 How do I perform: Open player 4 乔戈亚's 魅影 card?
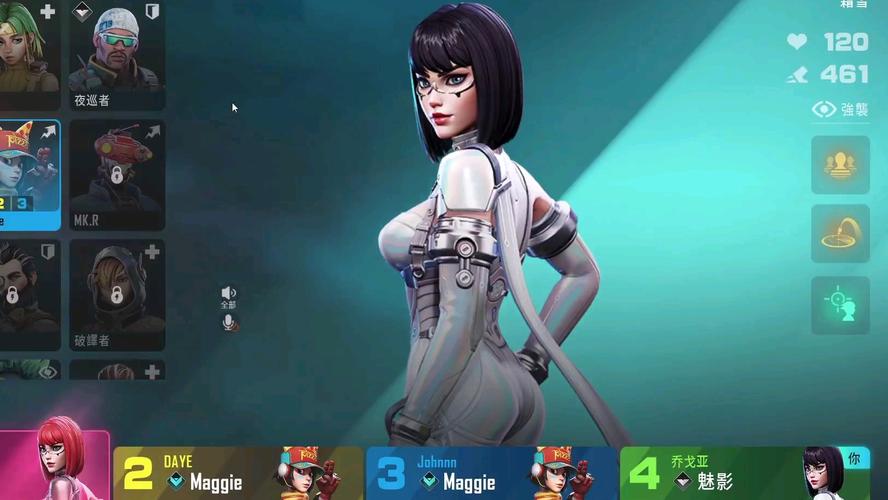pyautogui.click(x=744, y=473)
